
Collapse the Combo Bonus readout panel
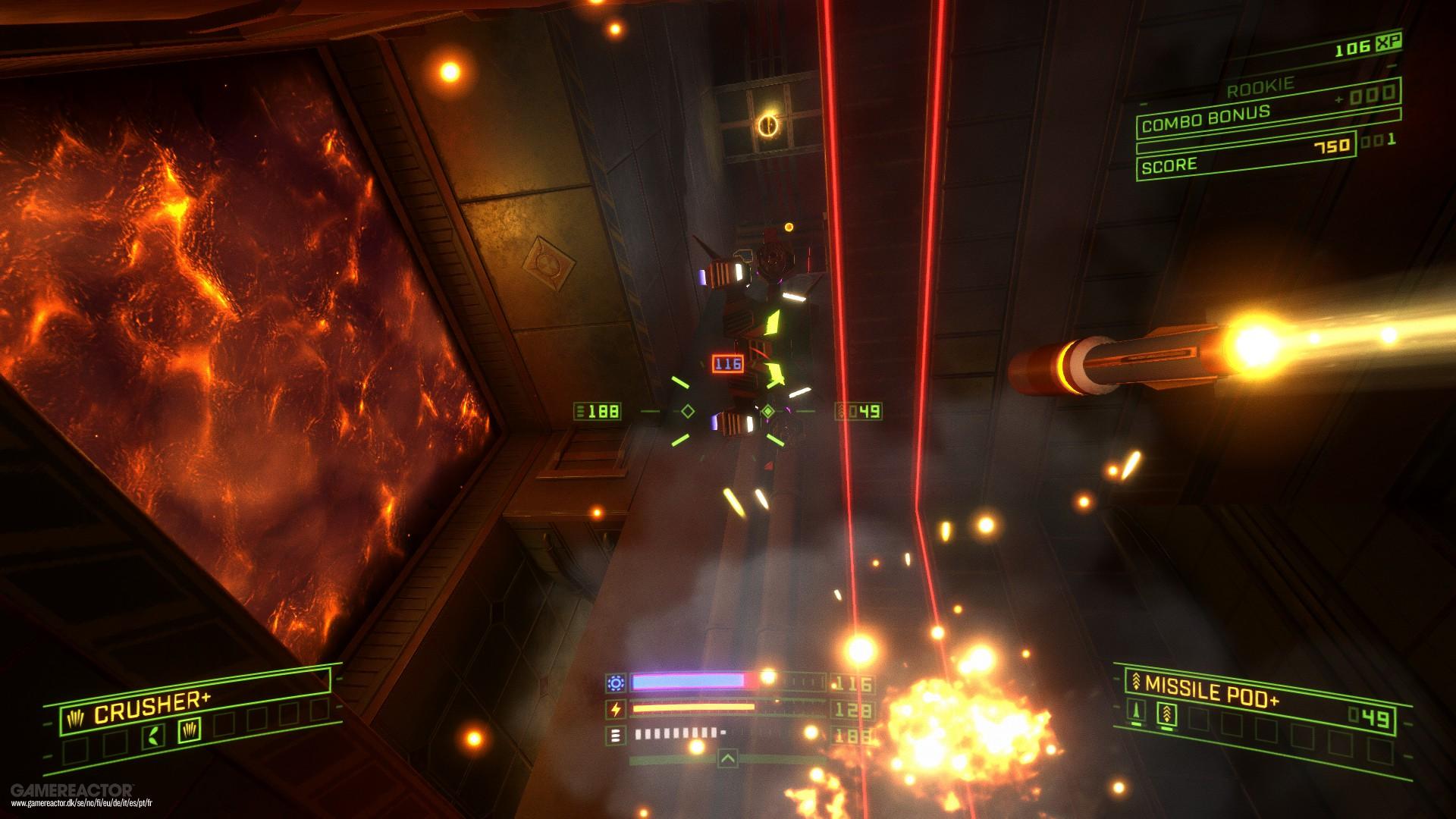[x=1206, y=119]
